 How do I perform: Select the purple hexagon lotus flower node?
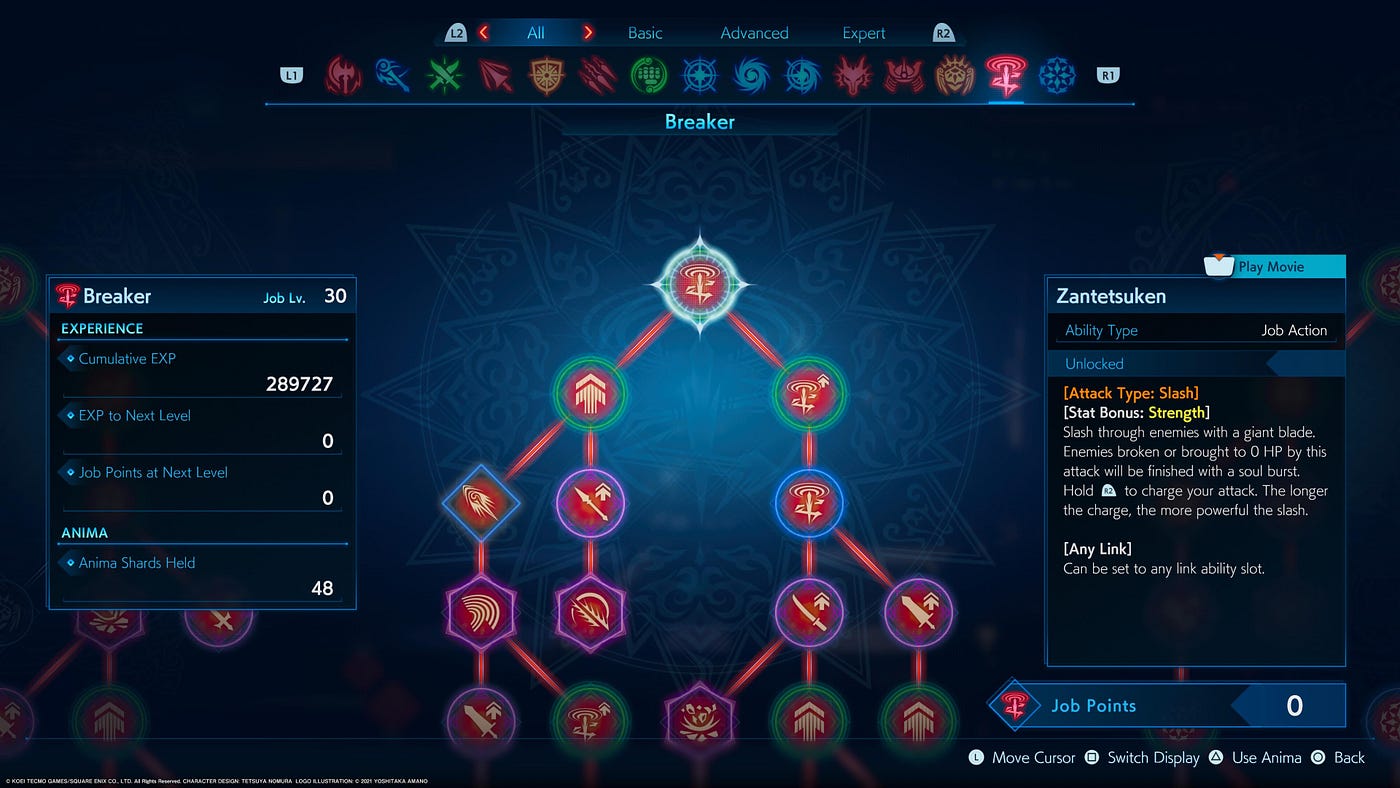tap(699, 719)
